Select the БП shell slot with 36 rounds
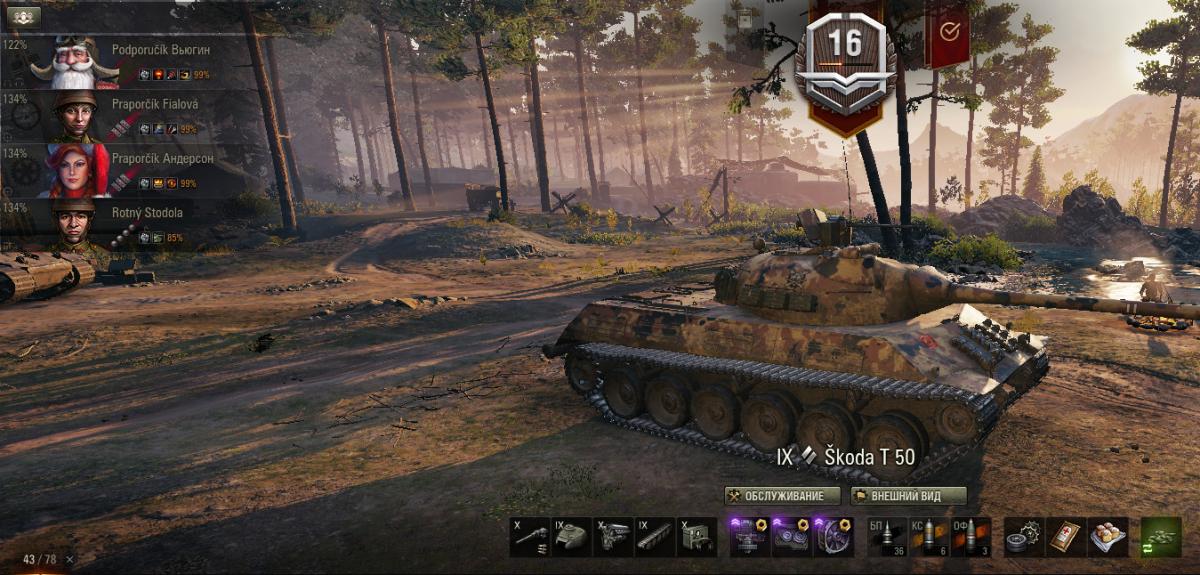The image size is (1200, 575). (x=886, y=536)
